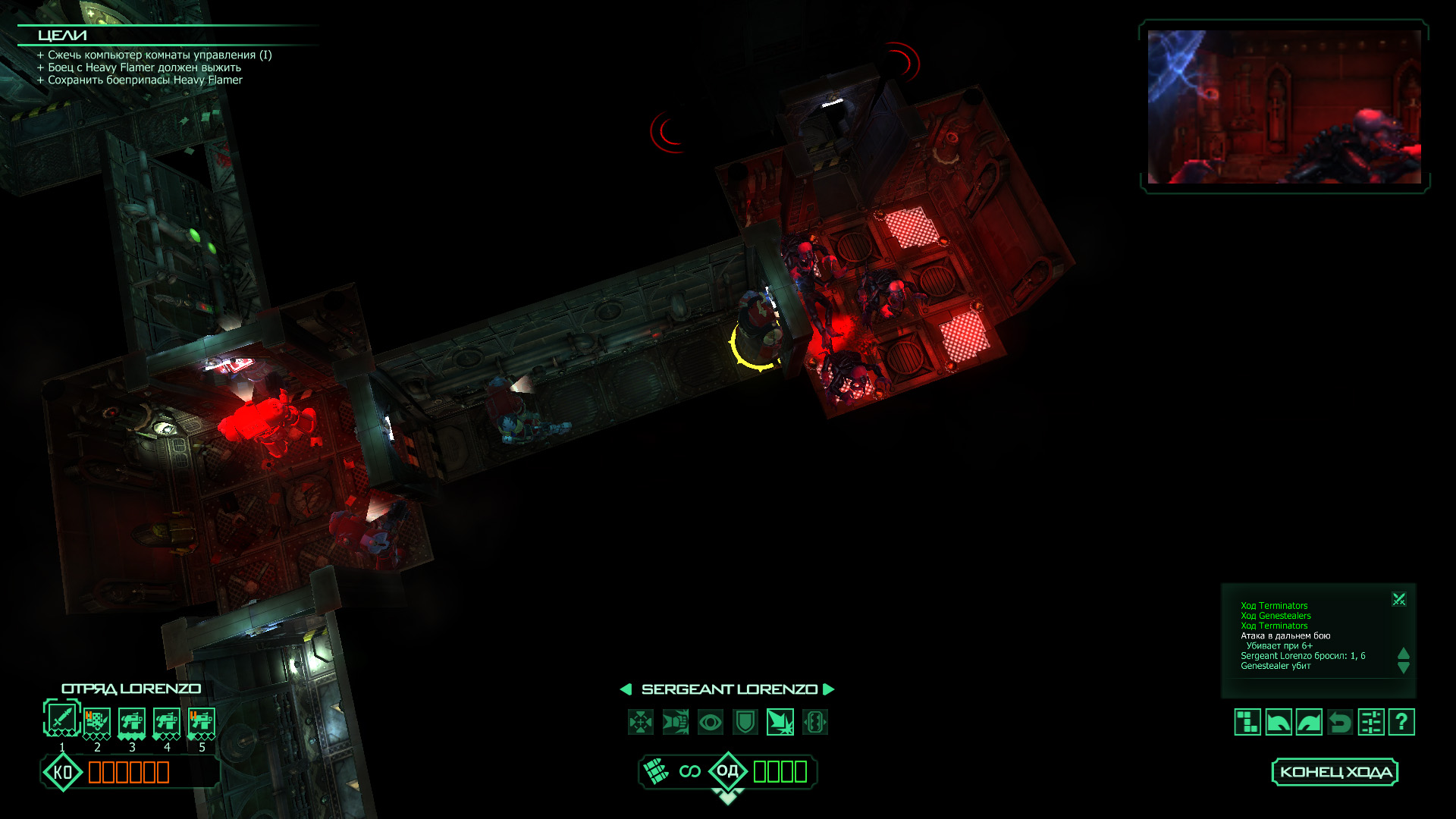Image resolution: width=1456 pixels, height=819 pixels.
Task: Switch to the previous marine with left arrow
Action: 626,689
